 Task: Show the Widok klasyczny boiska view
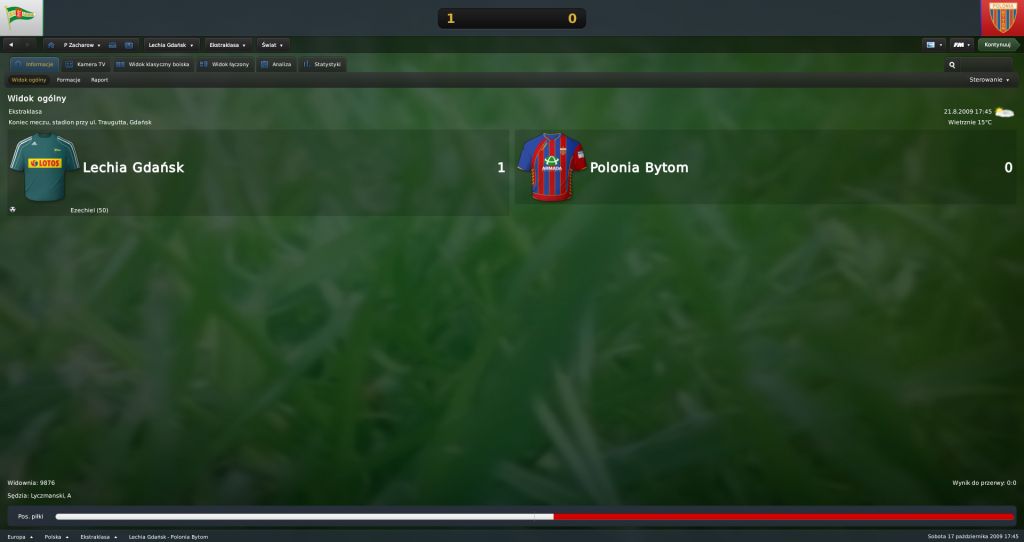point(152,64)
